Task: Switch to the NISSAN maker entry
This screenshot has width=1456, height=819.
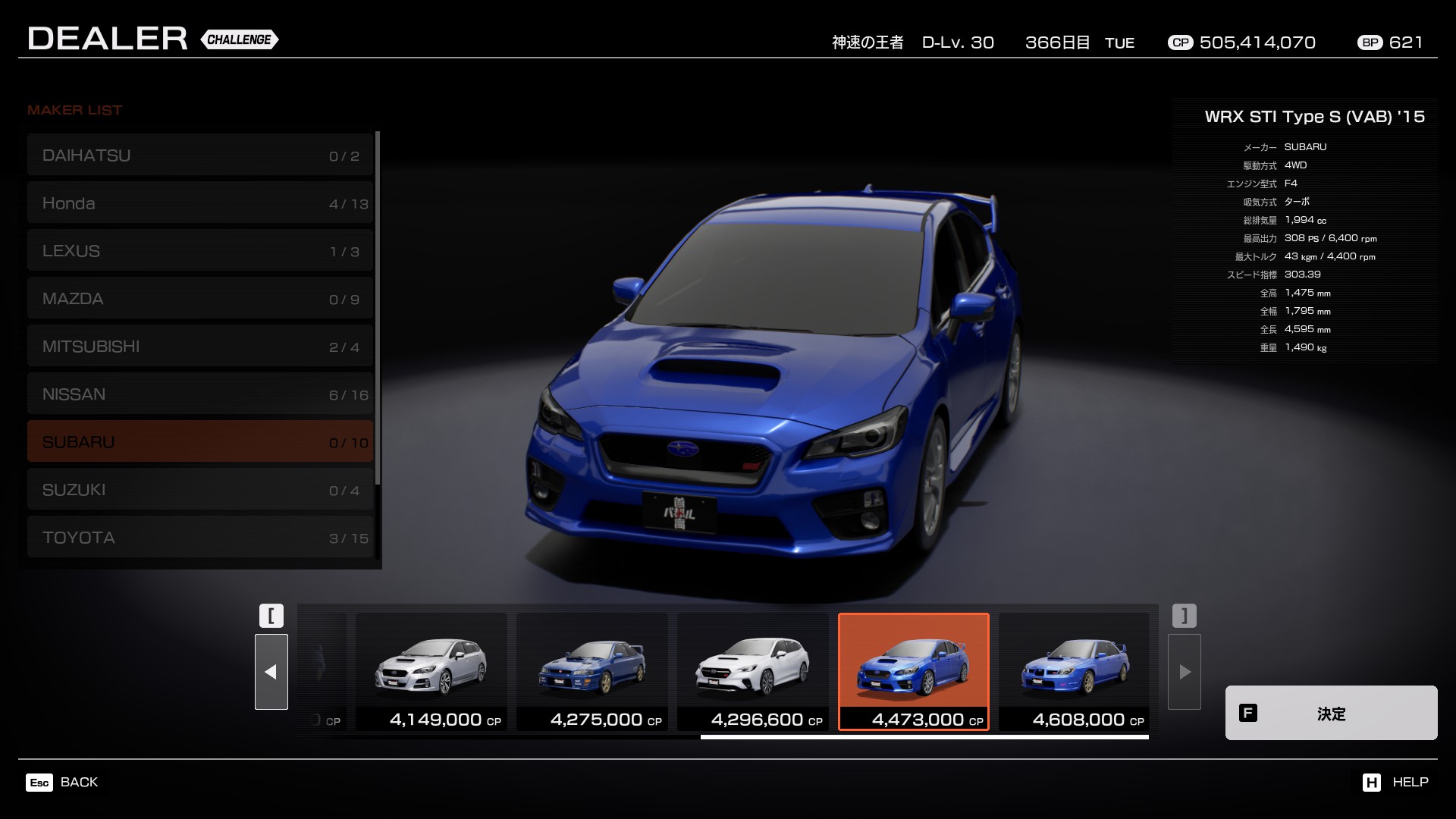Action: click(200, 394)
